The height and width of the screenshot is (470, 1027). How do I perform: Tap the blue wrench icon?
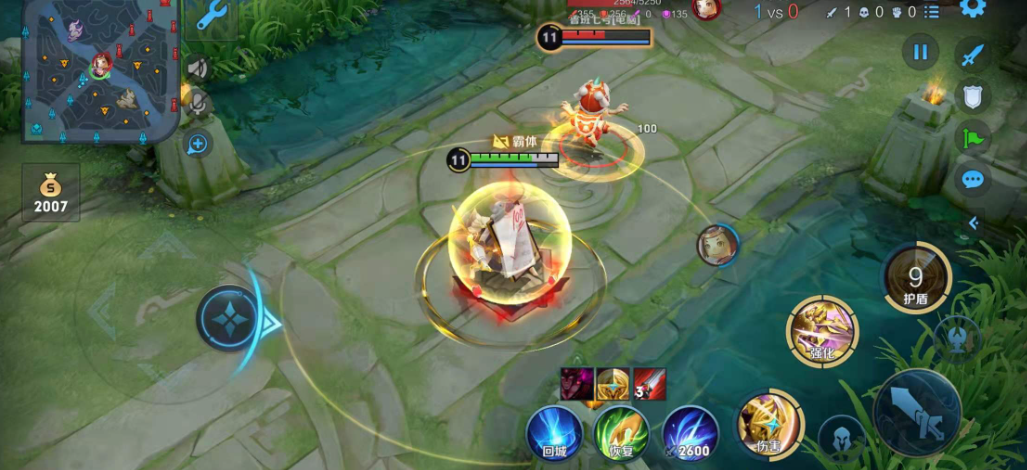[x=212, y=15]
